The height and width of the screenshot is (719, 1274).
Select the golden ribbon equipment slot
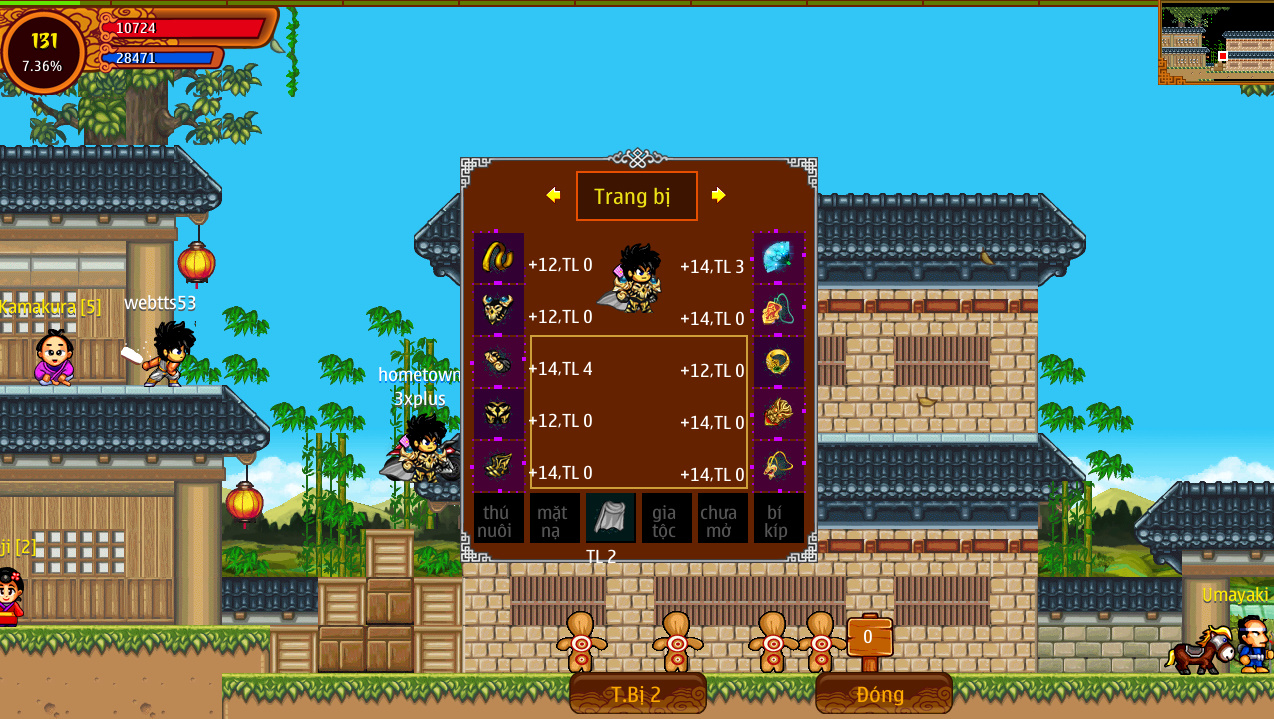tap(498, 258)
